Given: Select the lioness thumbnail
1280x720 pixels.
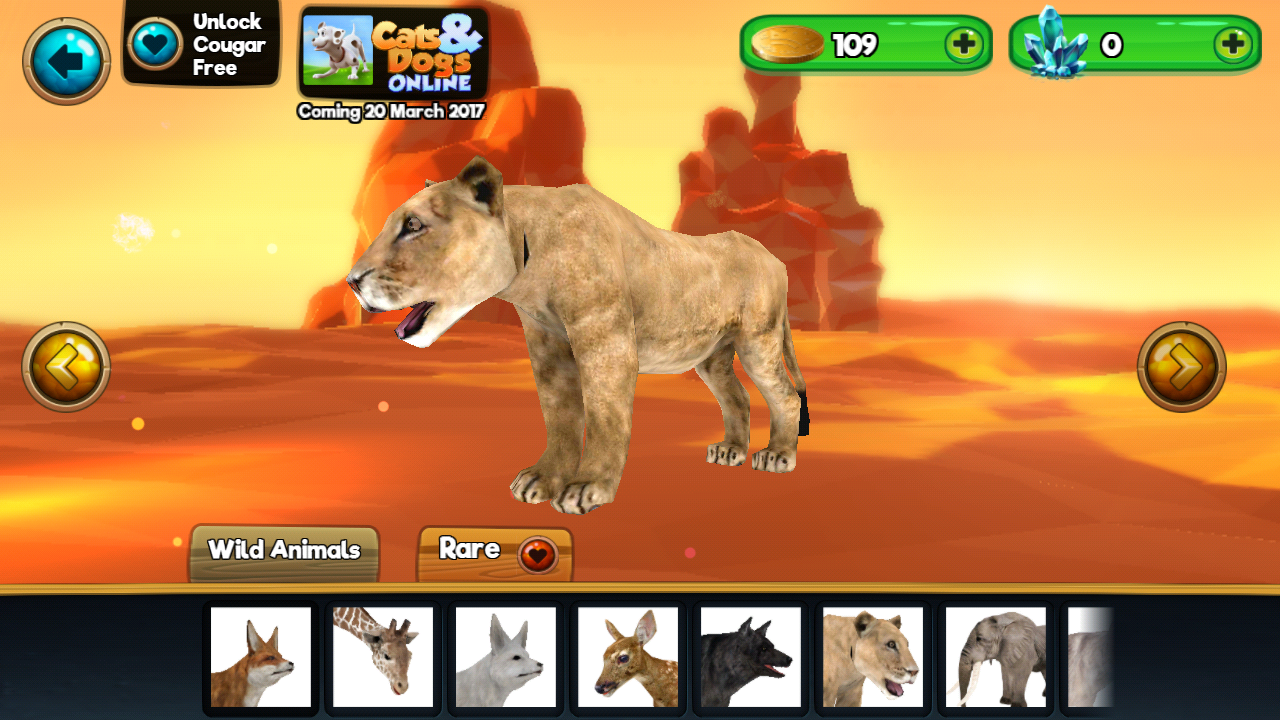Looking at the screenshot, I should 872,658.
